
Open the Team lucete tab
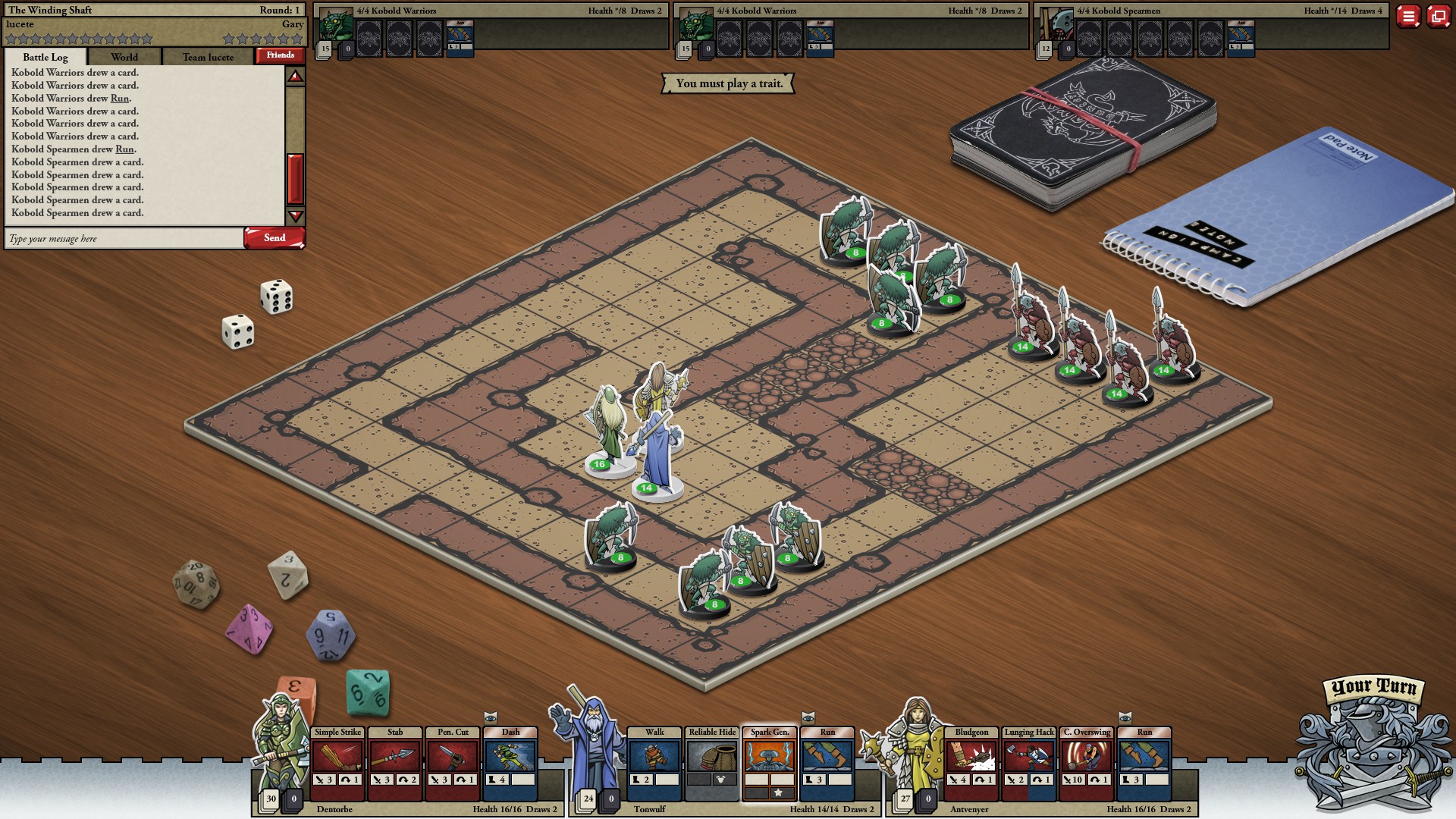210,57
